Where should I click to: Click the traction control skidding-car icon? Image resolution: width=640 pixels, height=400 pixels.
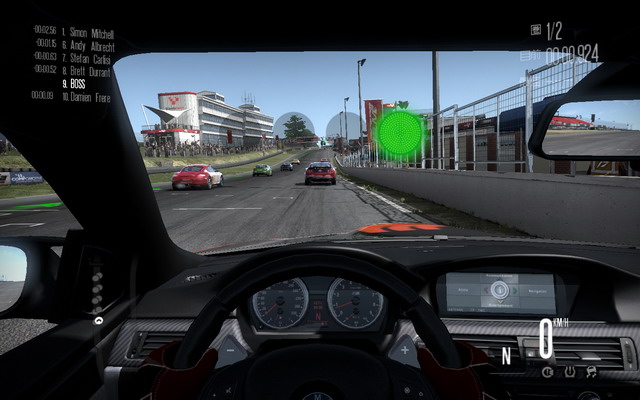coord(591,372)
